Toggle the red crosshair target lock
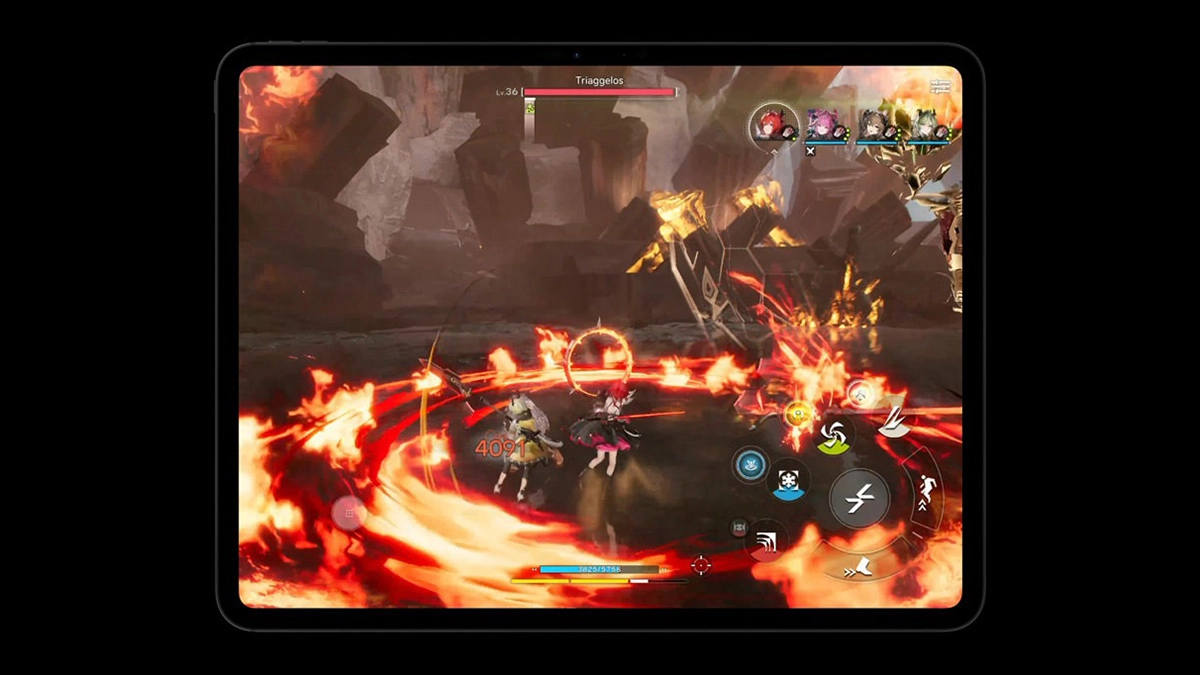 pos(701,565)
